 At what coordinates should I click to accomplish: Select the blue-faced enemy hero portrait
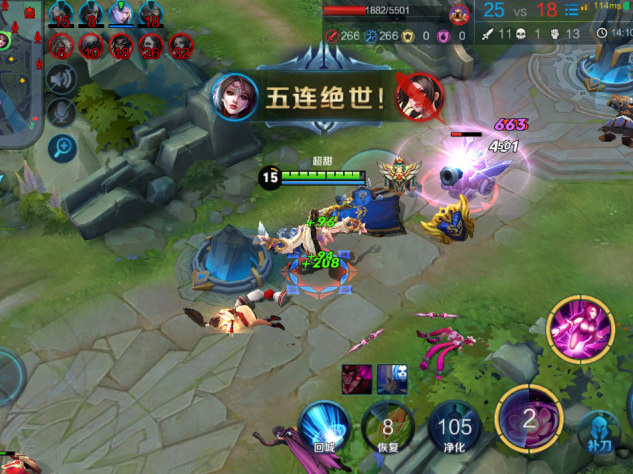(x=391, y=379)
